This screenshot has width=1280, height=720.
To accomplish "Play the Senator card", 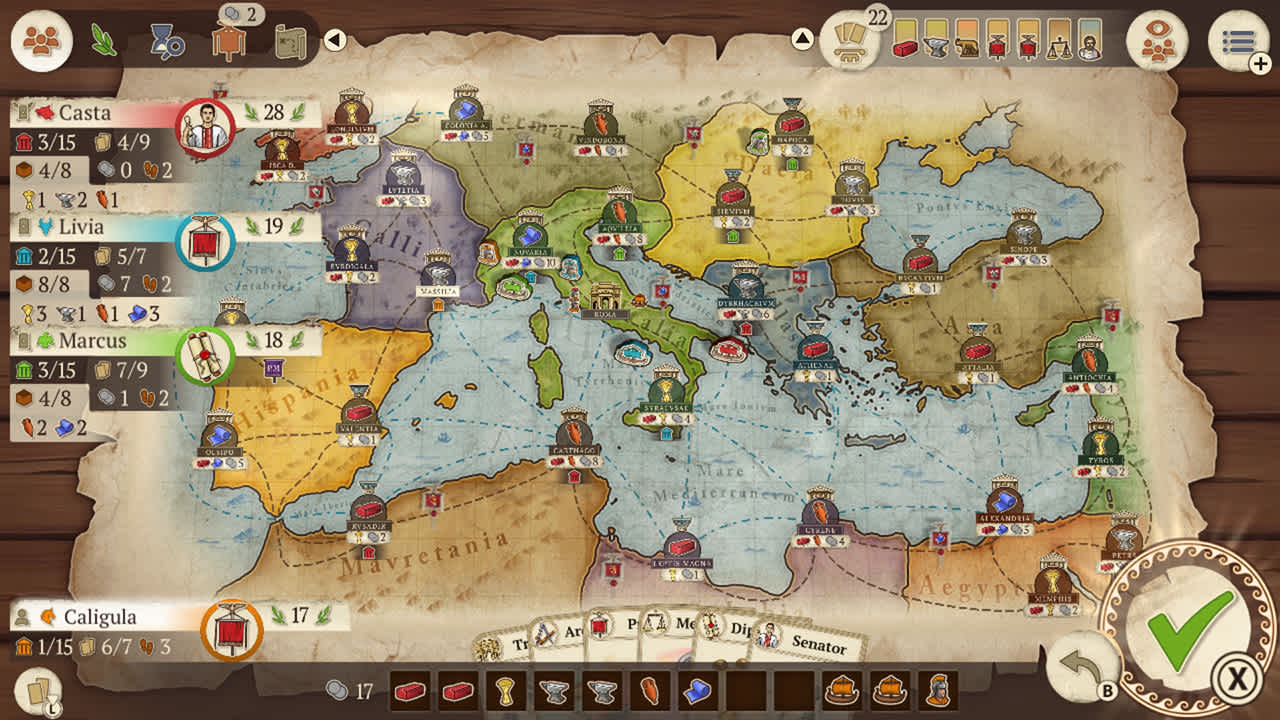I will 815,644.
